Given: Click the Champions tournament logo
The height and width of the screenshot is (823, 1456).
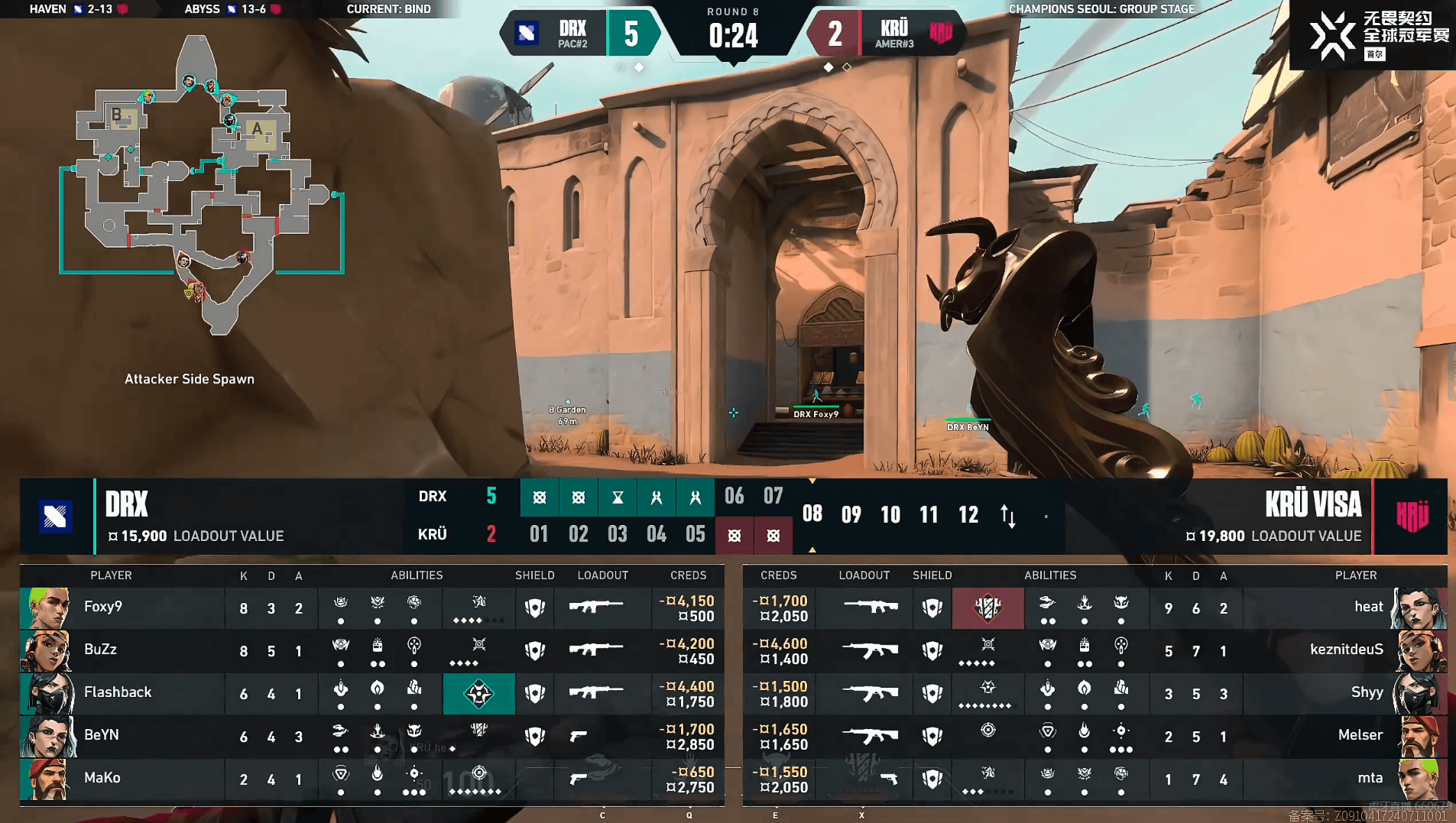Looking at the screenshot, I should 1372,35.
